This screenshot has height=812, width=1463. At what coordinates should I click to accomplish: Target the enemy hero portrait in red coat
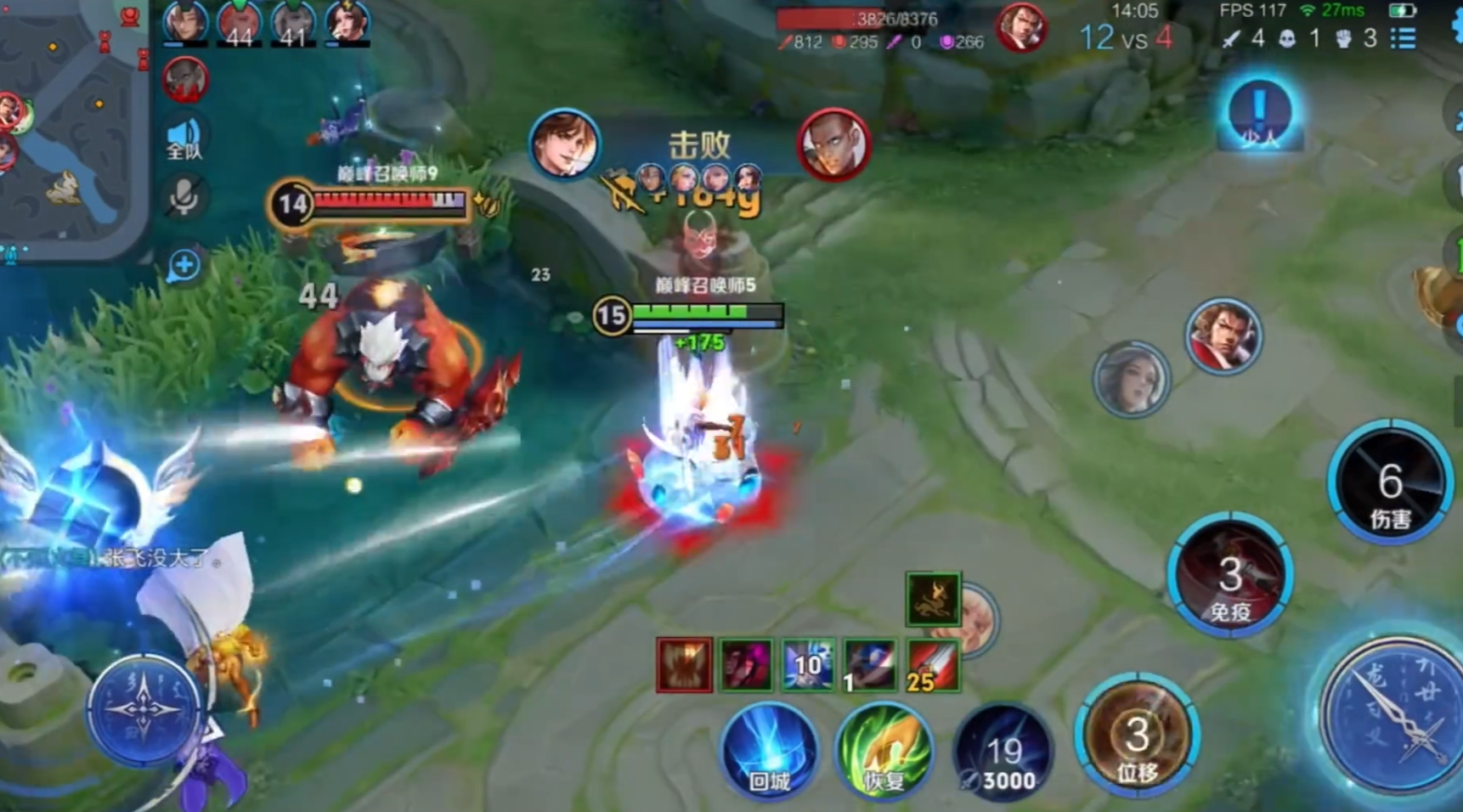click(x=1223, y=336)
